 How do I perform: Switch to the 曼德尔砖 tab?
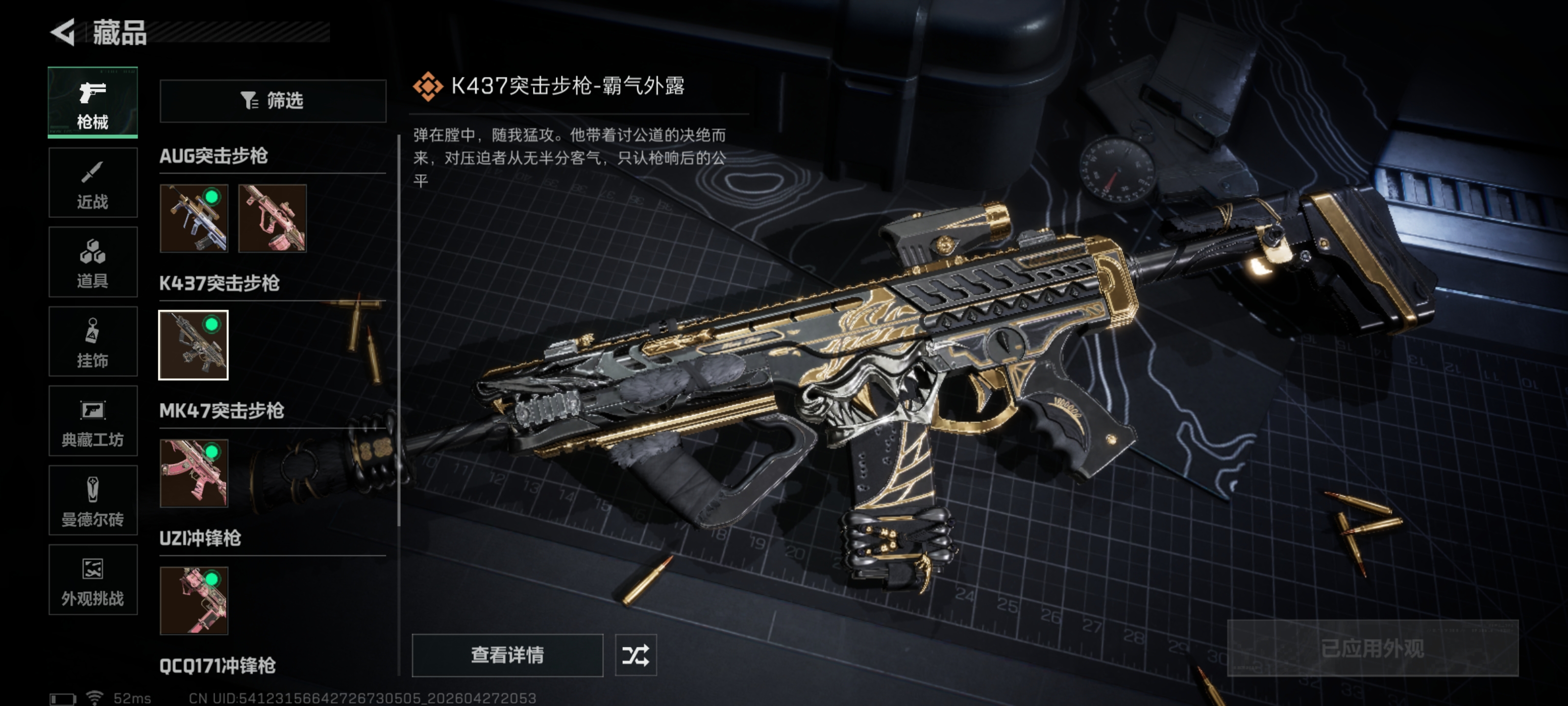(x=93, y=501)
